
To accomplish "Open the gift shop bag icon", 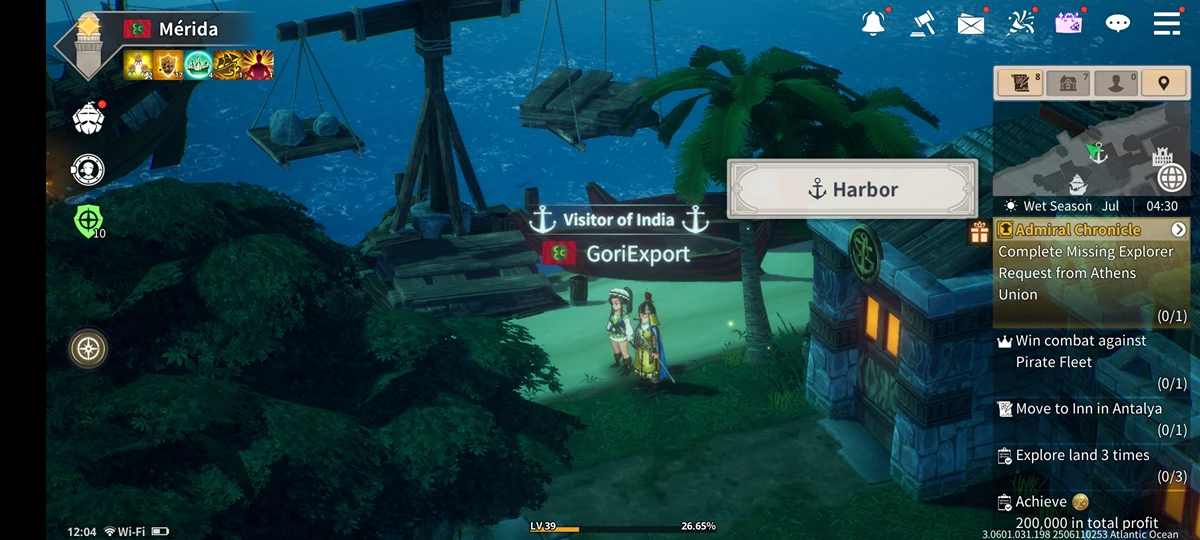I will [1069, 23].
